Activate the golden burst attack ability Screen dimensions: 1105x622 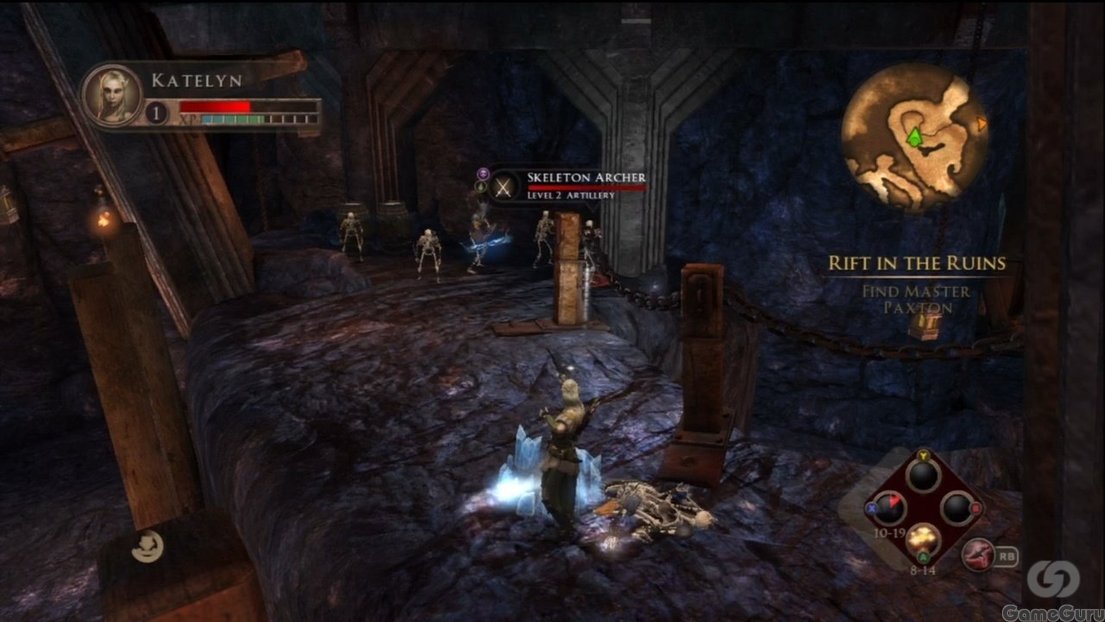pos(922,541)
